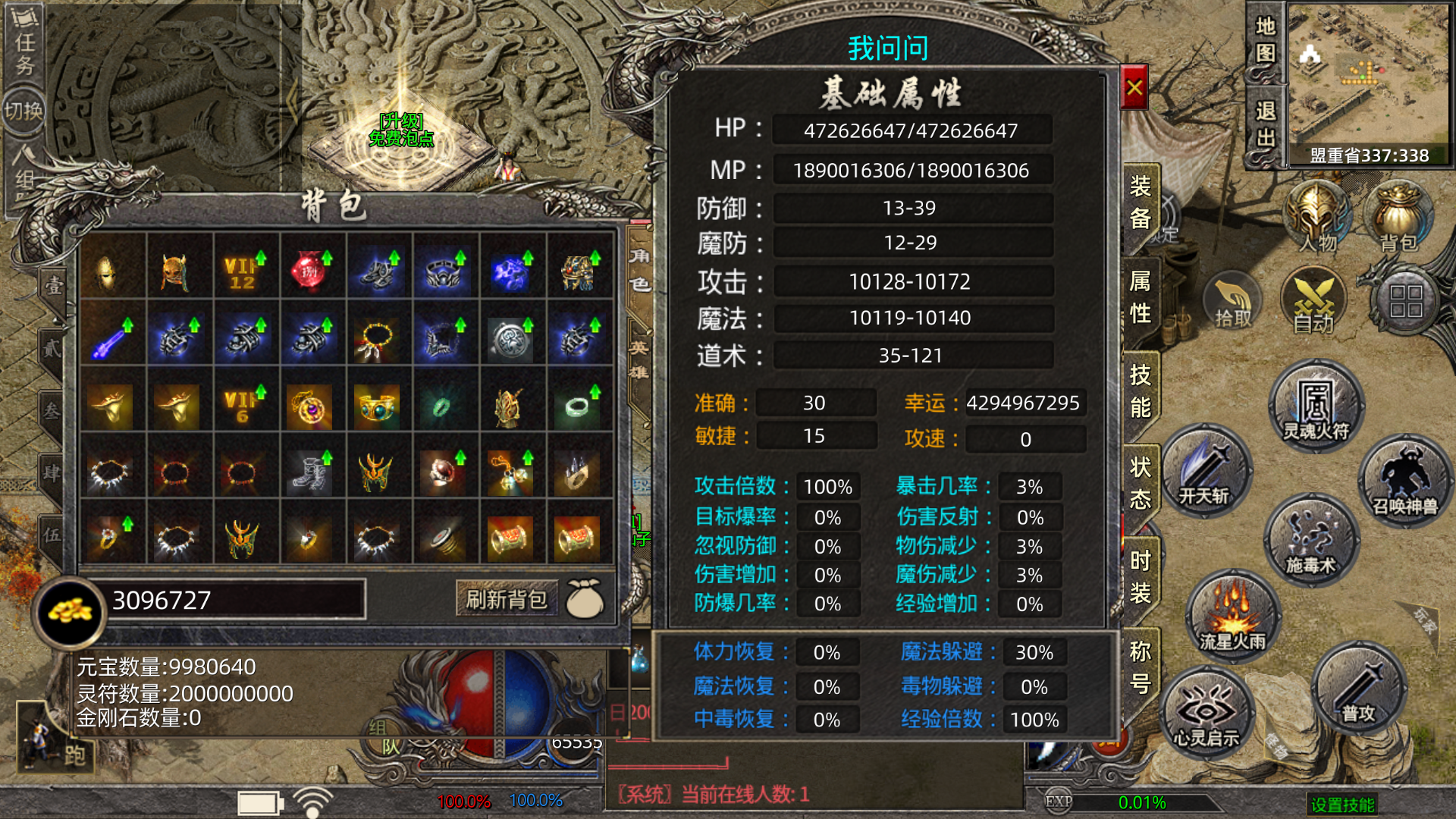The height and width of the screenshot is (819, 1456).
Task: Open the 技能 skills tab
Action: click(1140, 391)
